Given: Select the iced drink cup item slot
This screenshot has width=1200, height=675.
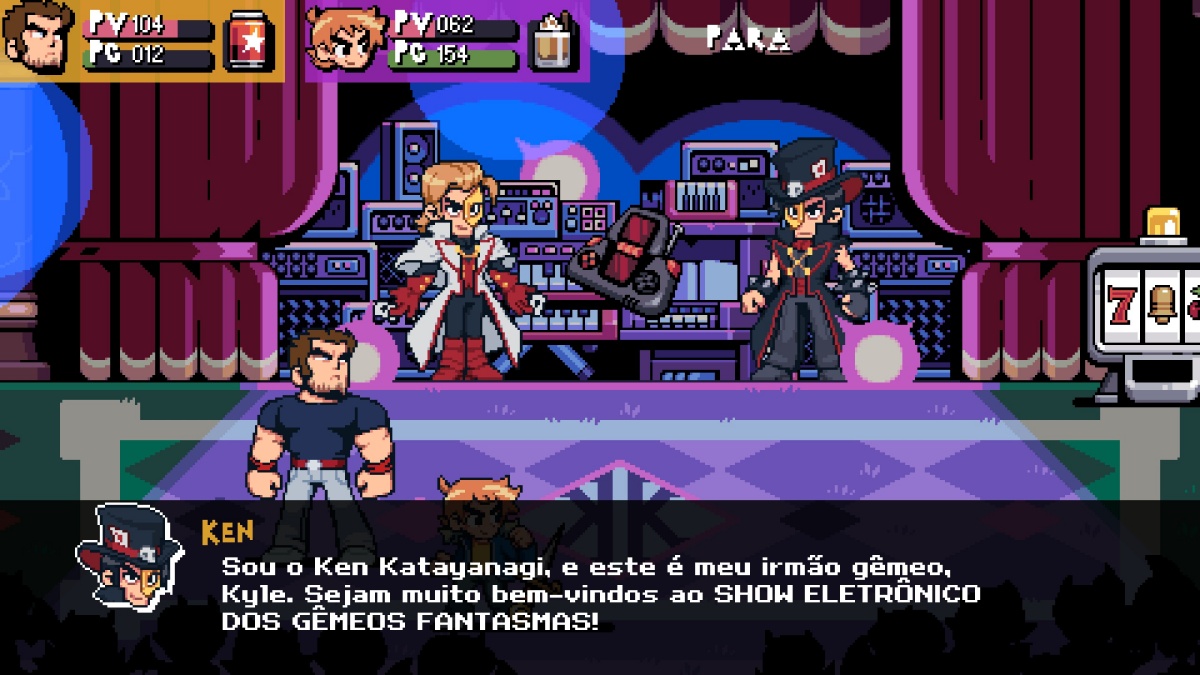Looking at the screenshot, I should (x=555, y=42).
